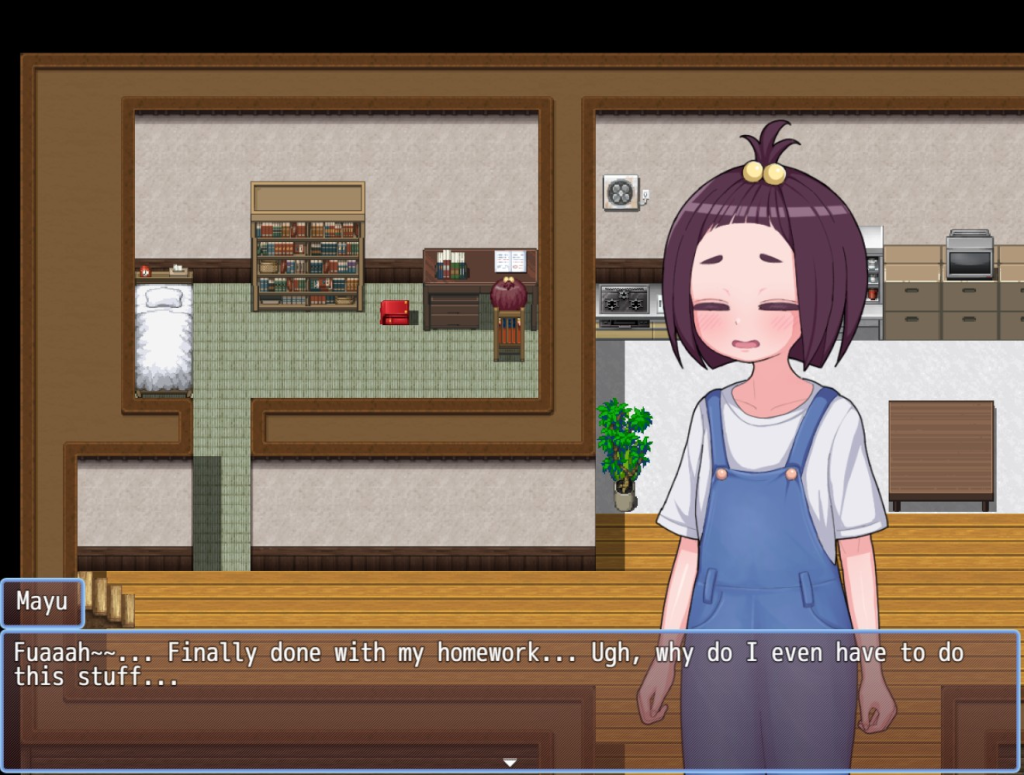The image size is (1024, 775).
Task: Advance dialogue with the continue arrow
Action: (510, 763)
